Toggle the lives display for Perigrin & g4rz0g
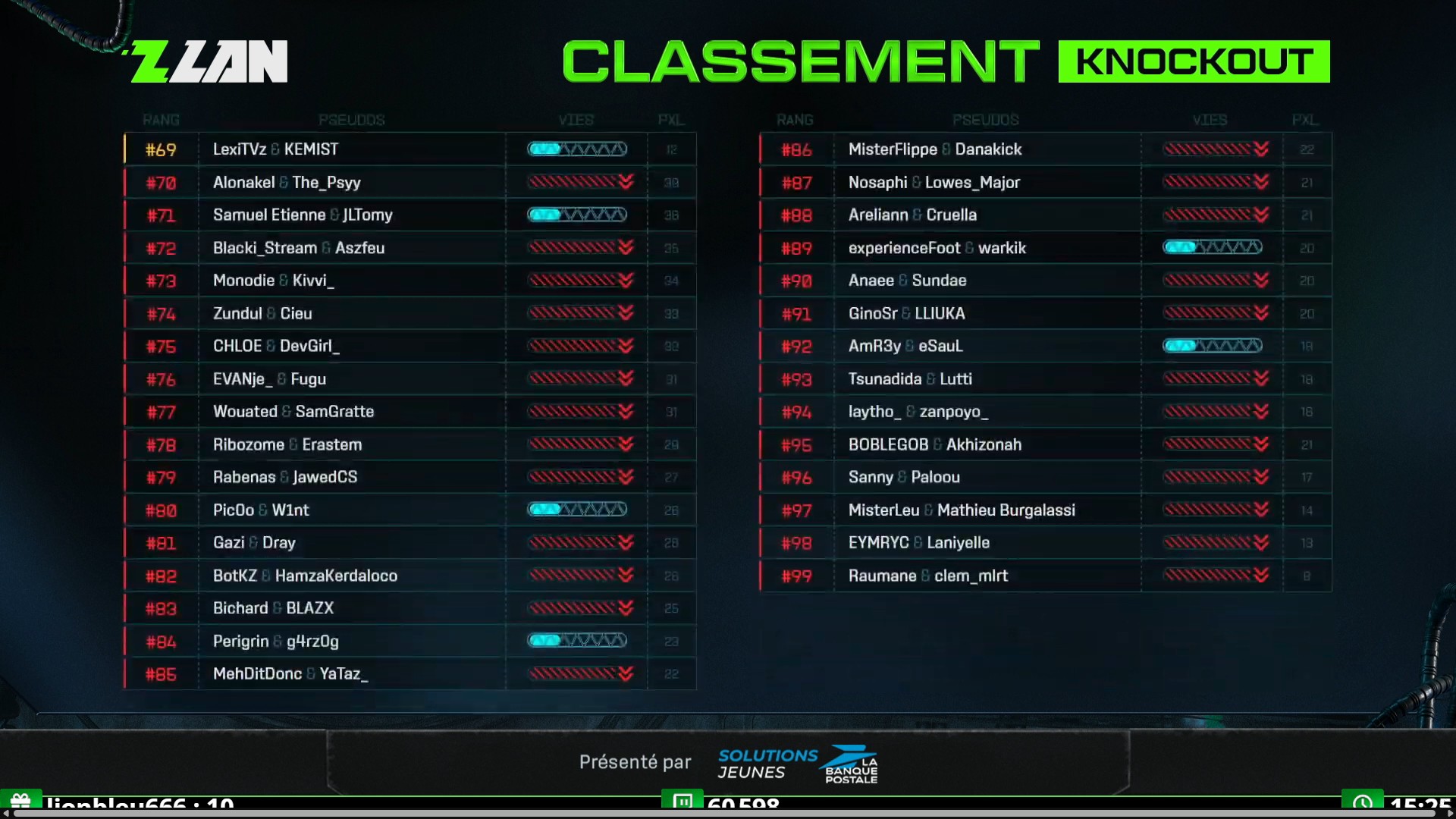 pos(577,641)
